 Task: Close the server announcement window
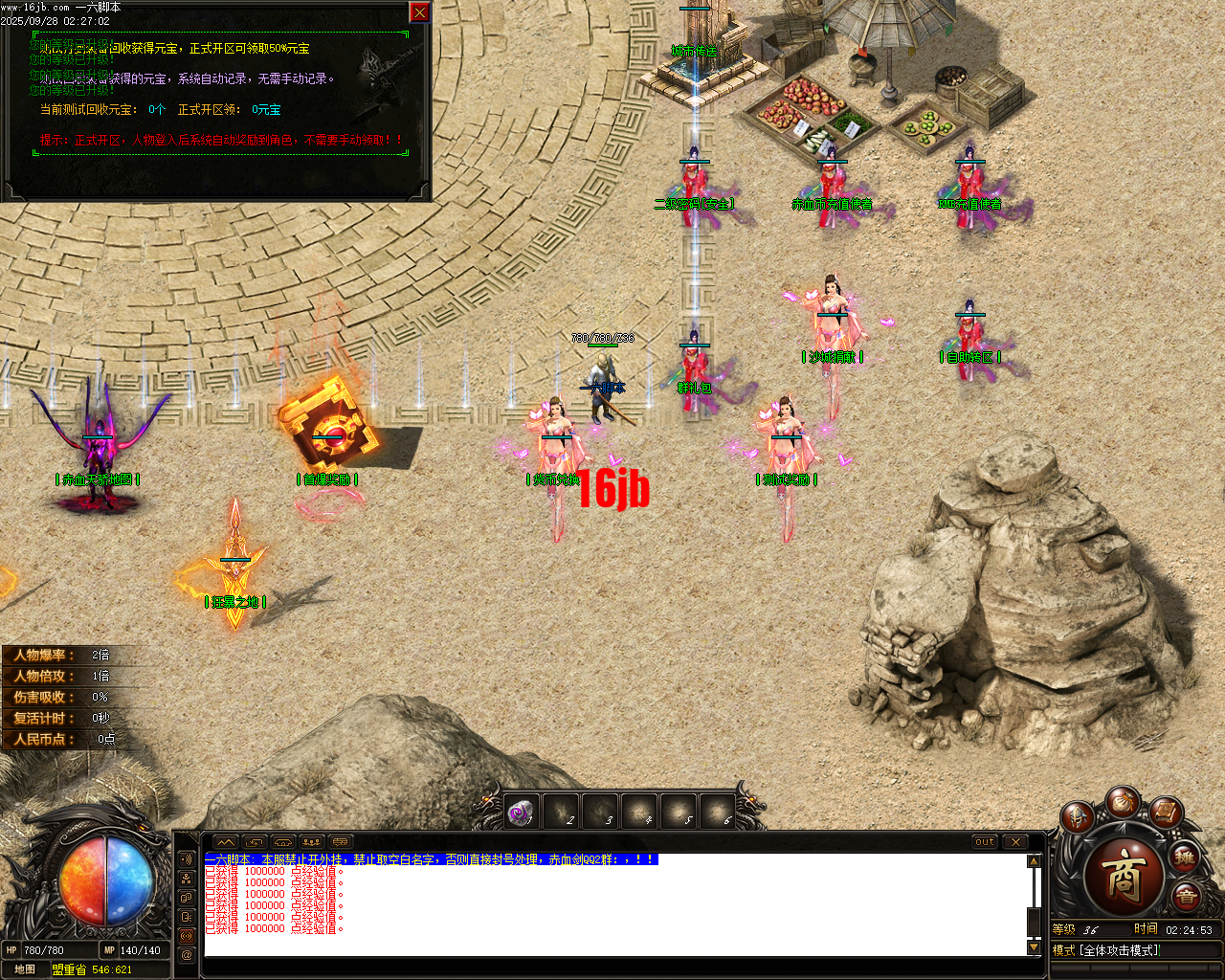coord(418,12)
